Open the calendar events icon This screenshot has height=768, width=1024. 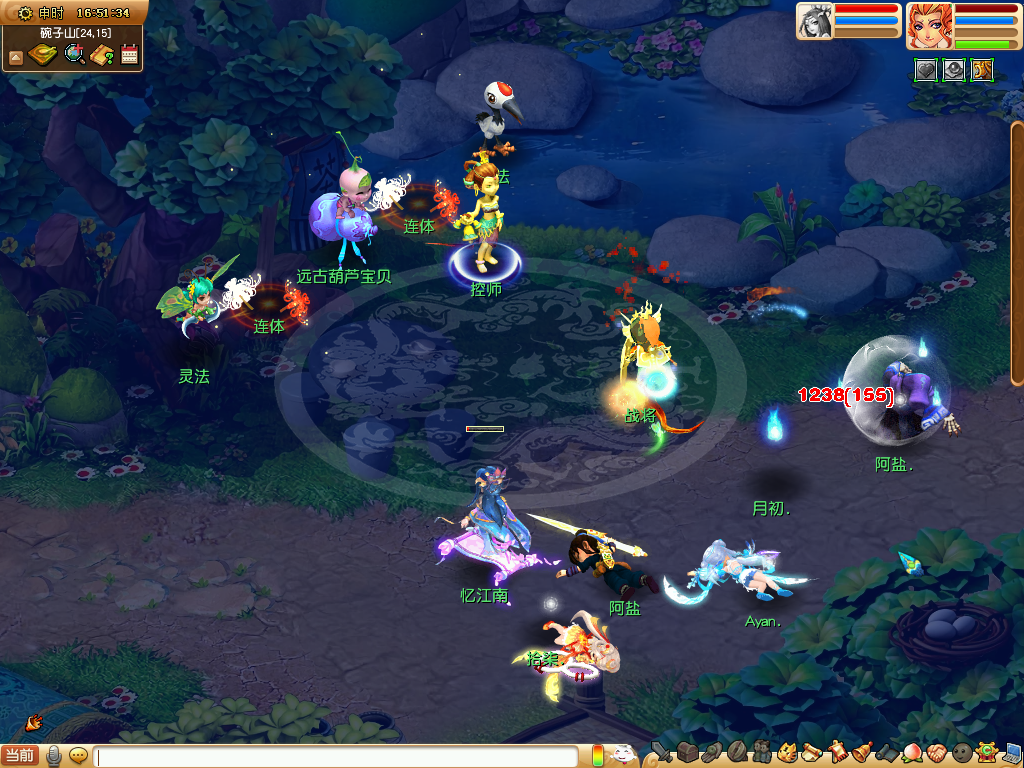coord(129,54)
